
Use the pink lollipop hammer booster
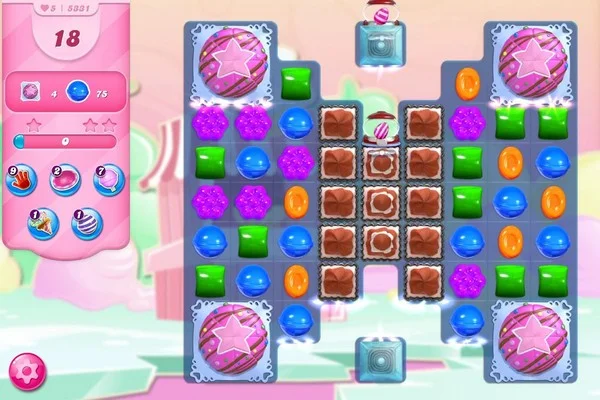point(107,180)
